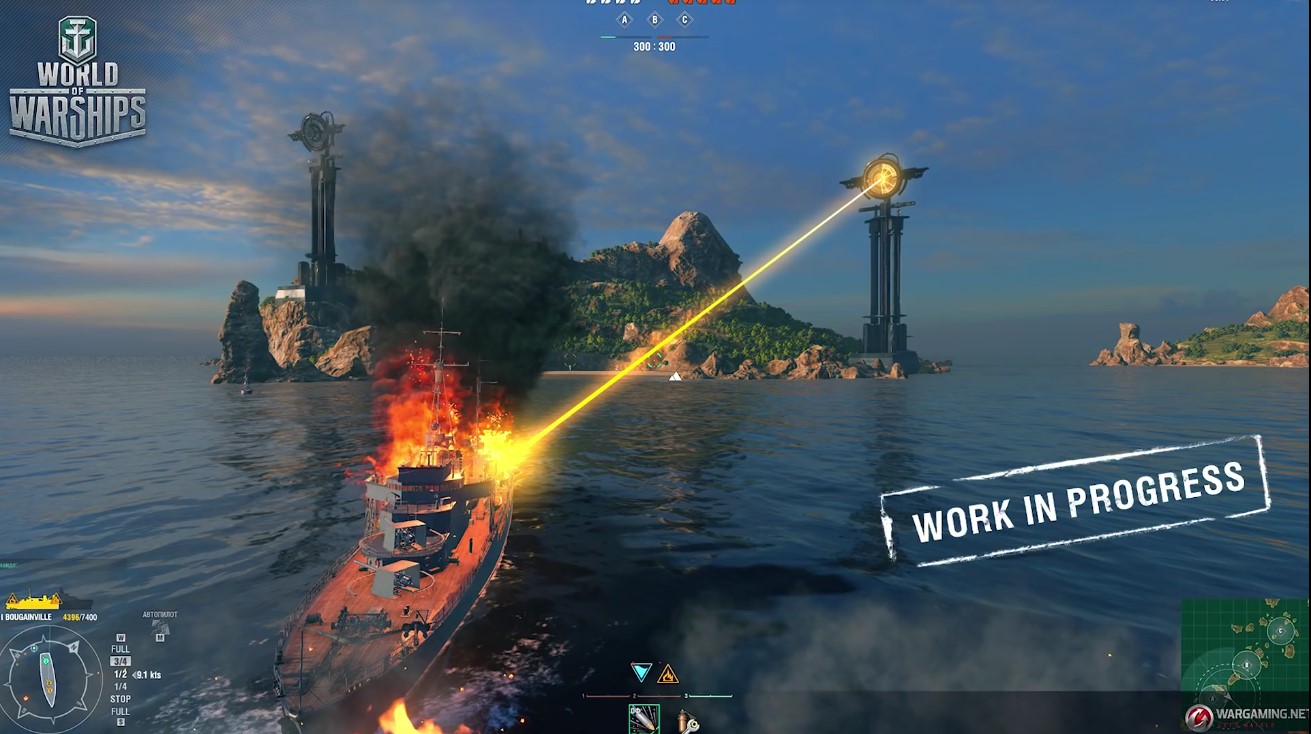
Task: Select the high-explosive shell ammo slot
Action: (644, 717)
